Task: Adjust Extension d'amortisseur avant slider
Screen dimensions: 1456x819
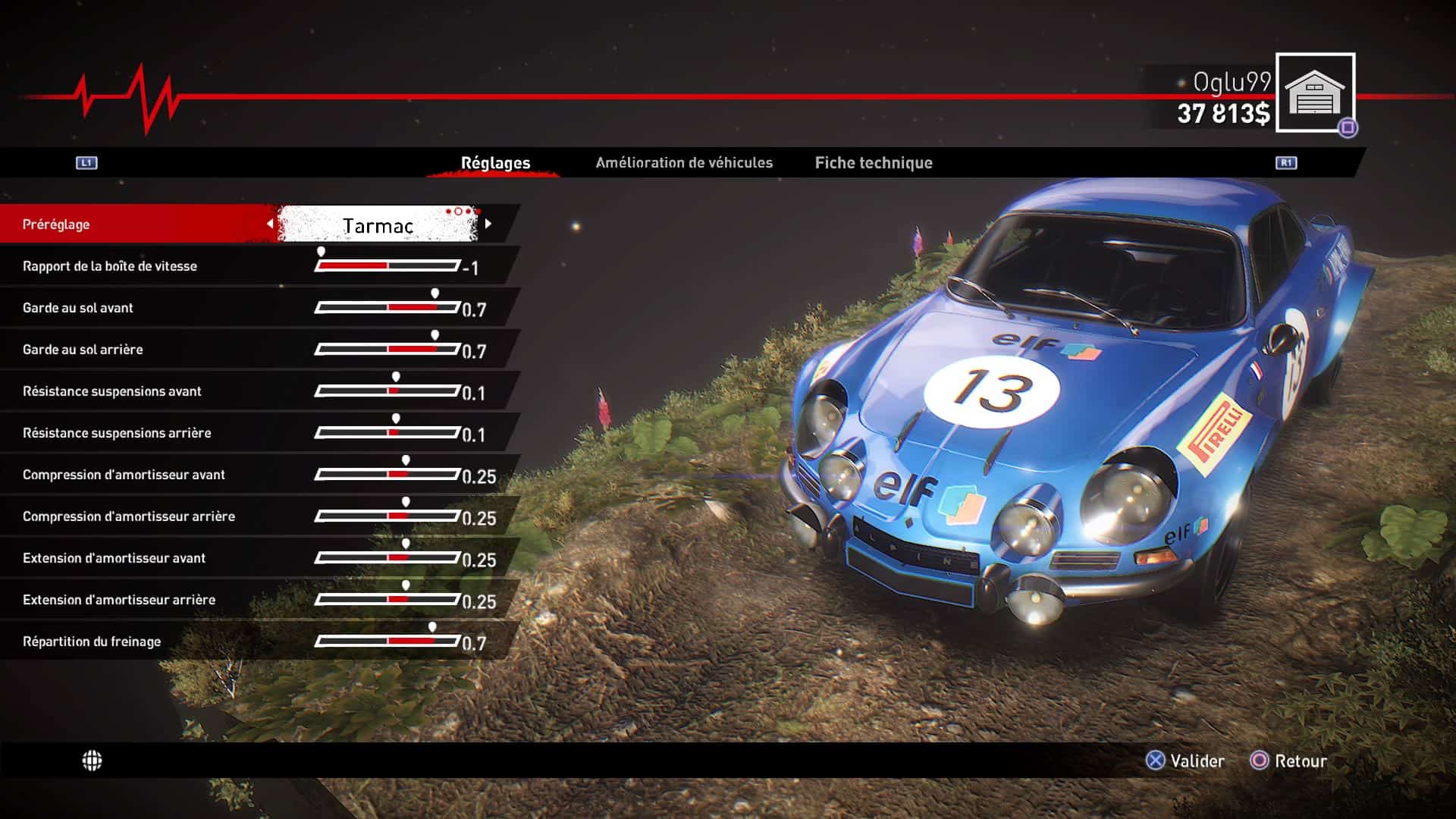Action: [x=388, y=558]
